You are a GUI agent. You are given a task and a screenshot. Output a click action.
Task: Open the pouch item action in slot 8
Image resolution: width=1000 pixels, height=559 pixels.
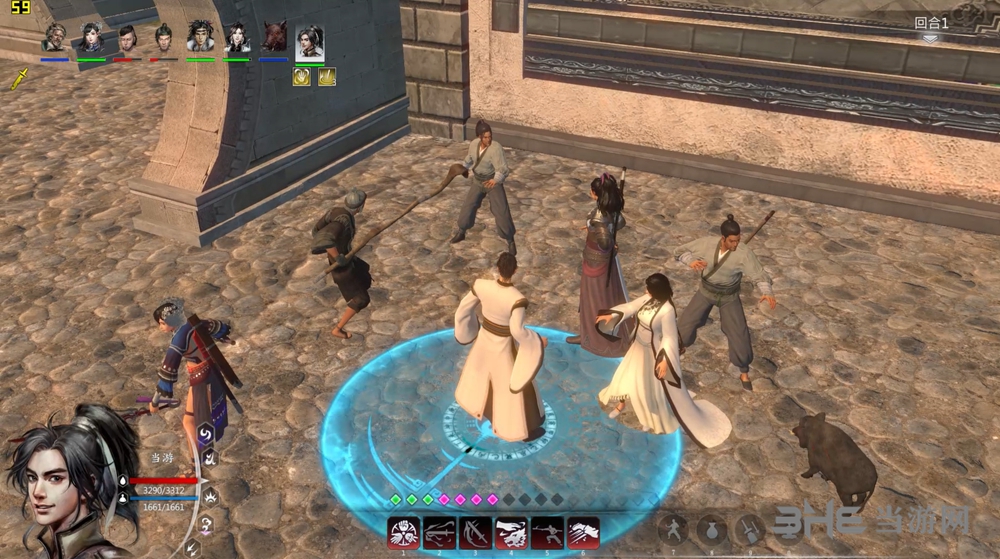tap(711, 529)
